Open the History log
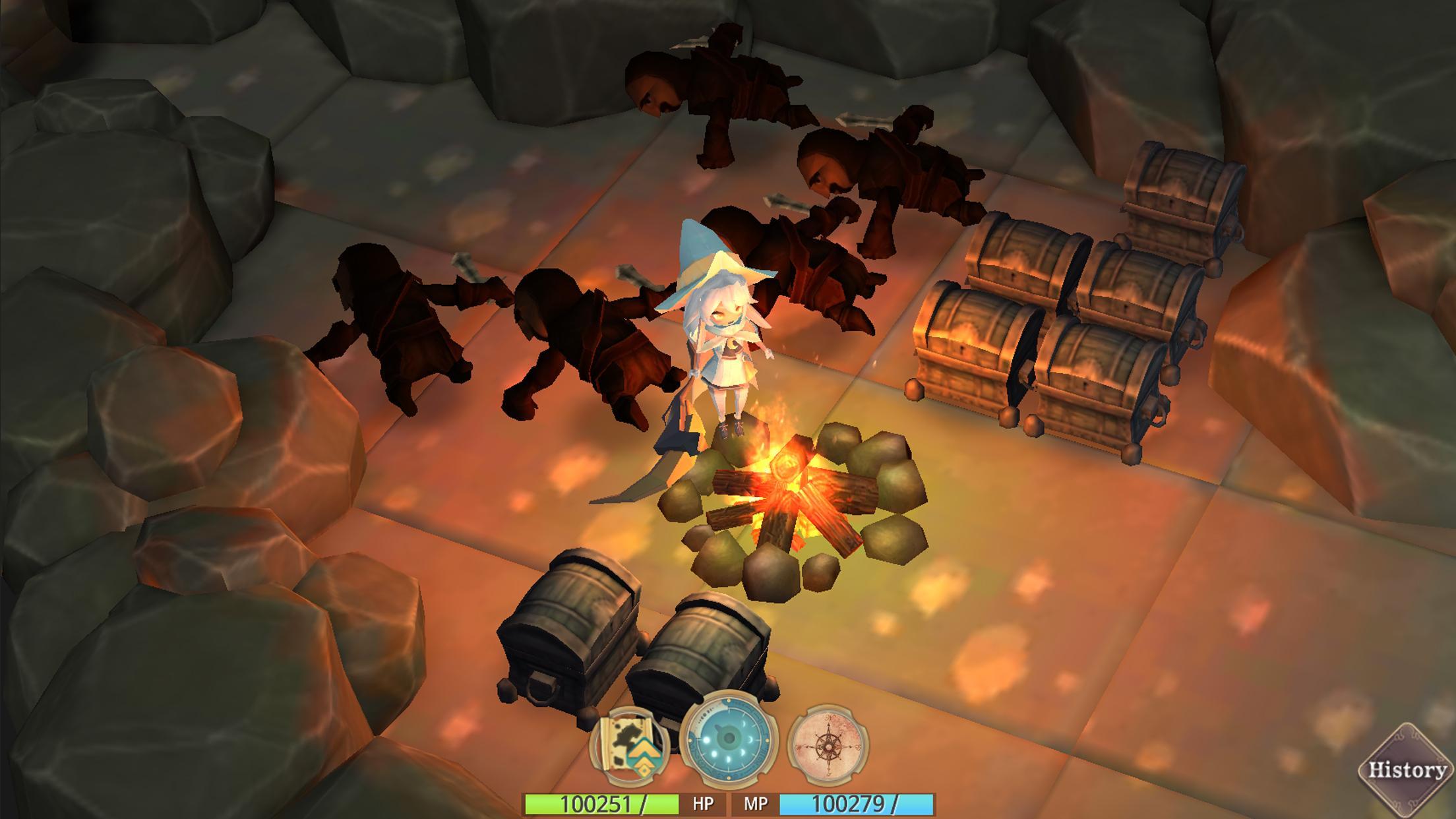This screenshot has width=1456, height=819. pyautogui.click(x=1407, y=770)
